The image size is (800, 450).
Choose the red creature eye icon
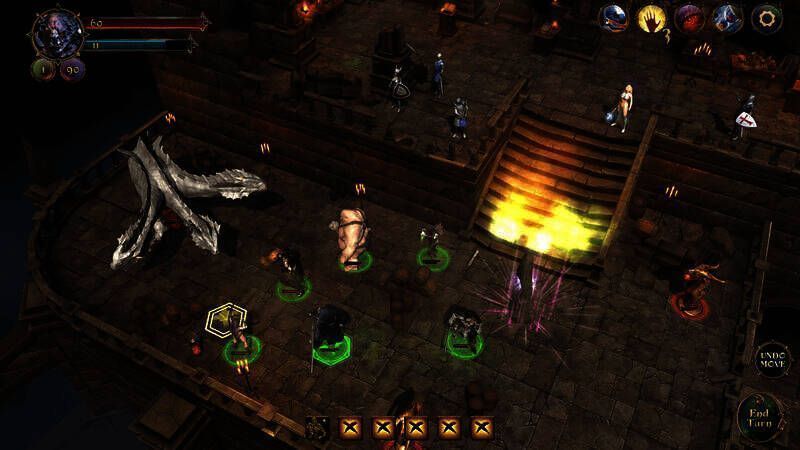(x=691, y=18)
